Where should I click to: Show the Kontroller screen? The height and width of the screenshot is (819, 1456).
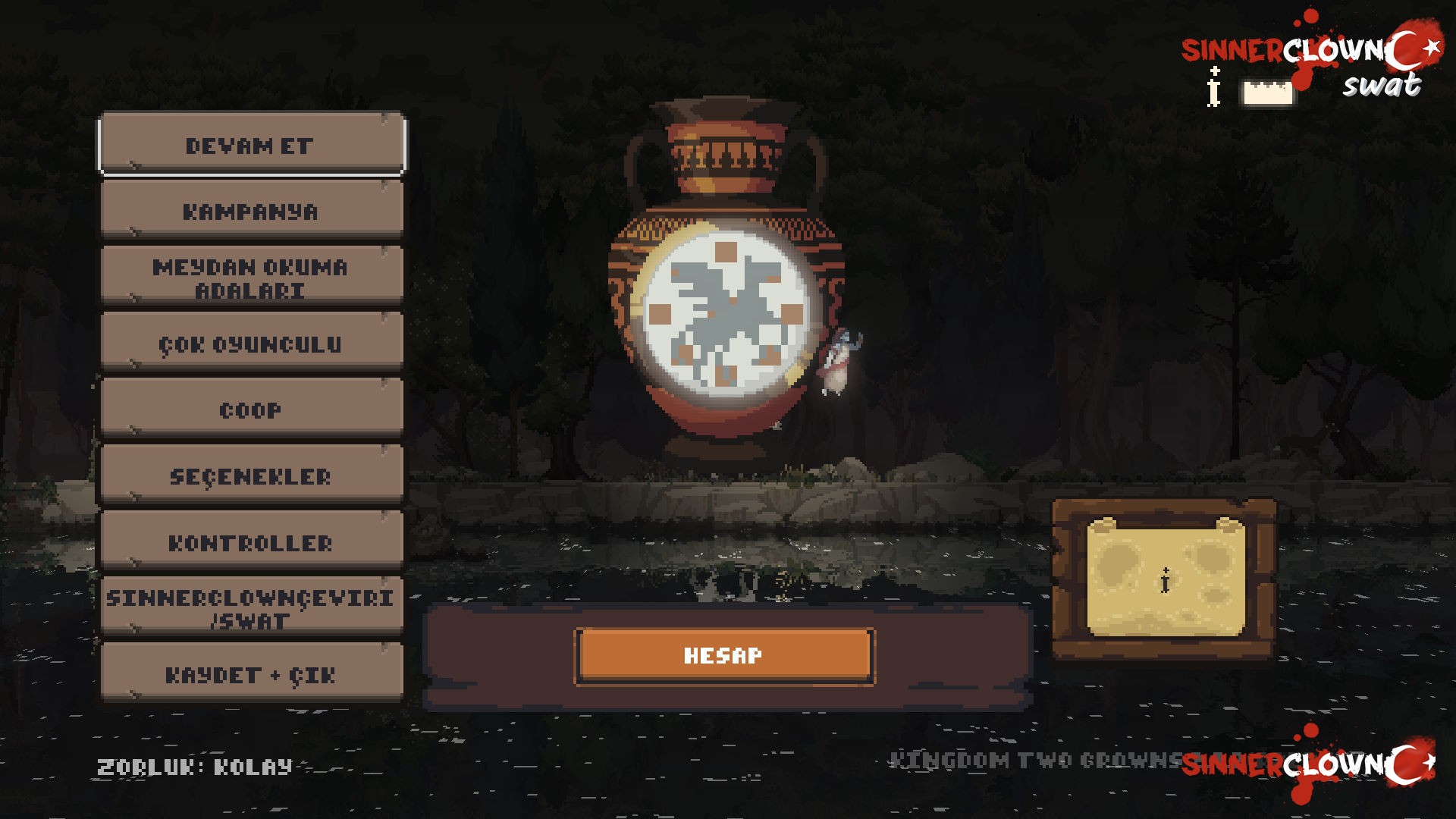pos(251,542)
